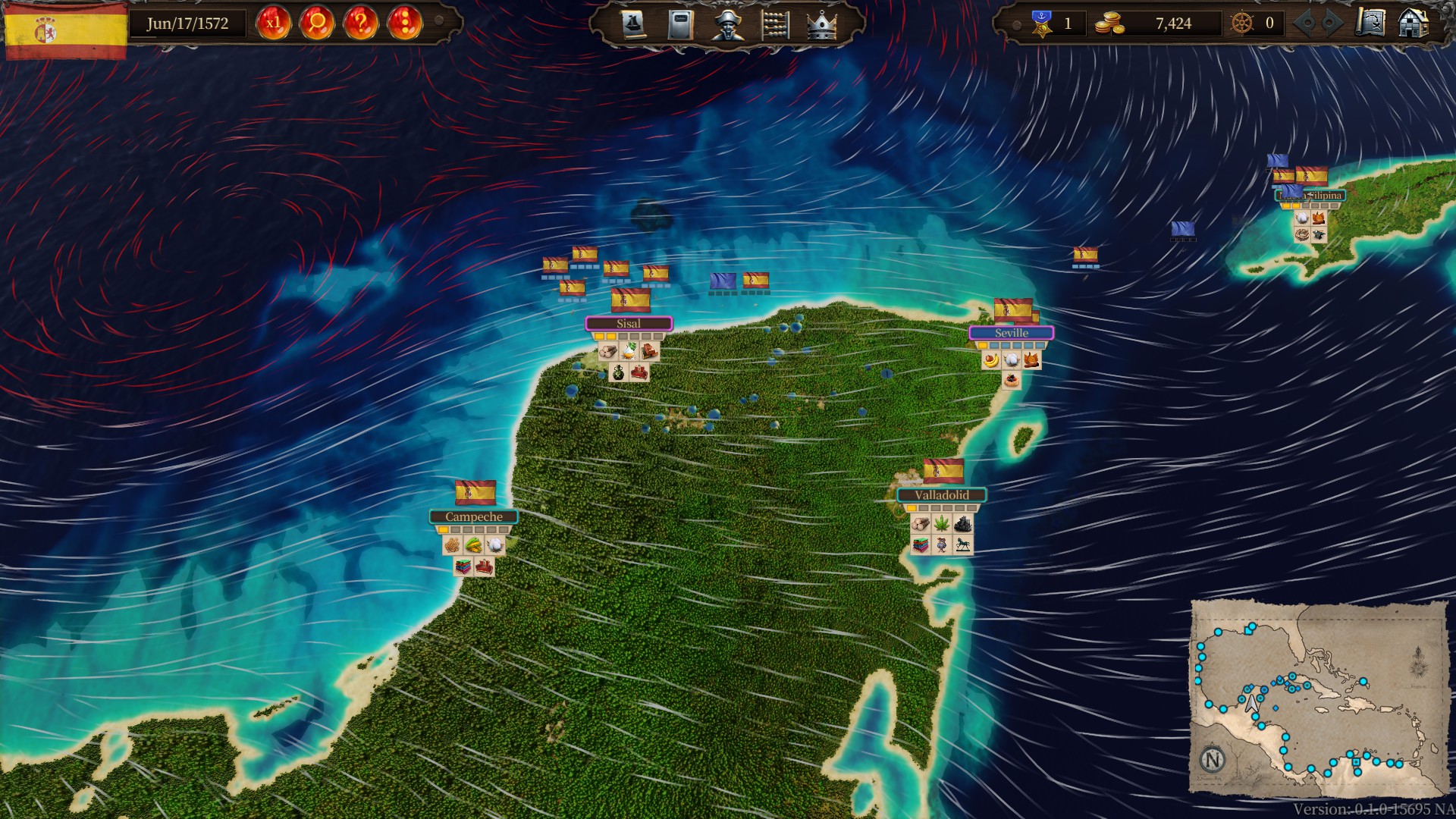Viewport: 1456px width, 819px height.
Task: Open the abacus finances panel
Action: pyautogui.click(x=774, y=24)
